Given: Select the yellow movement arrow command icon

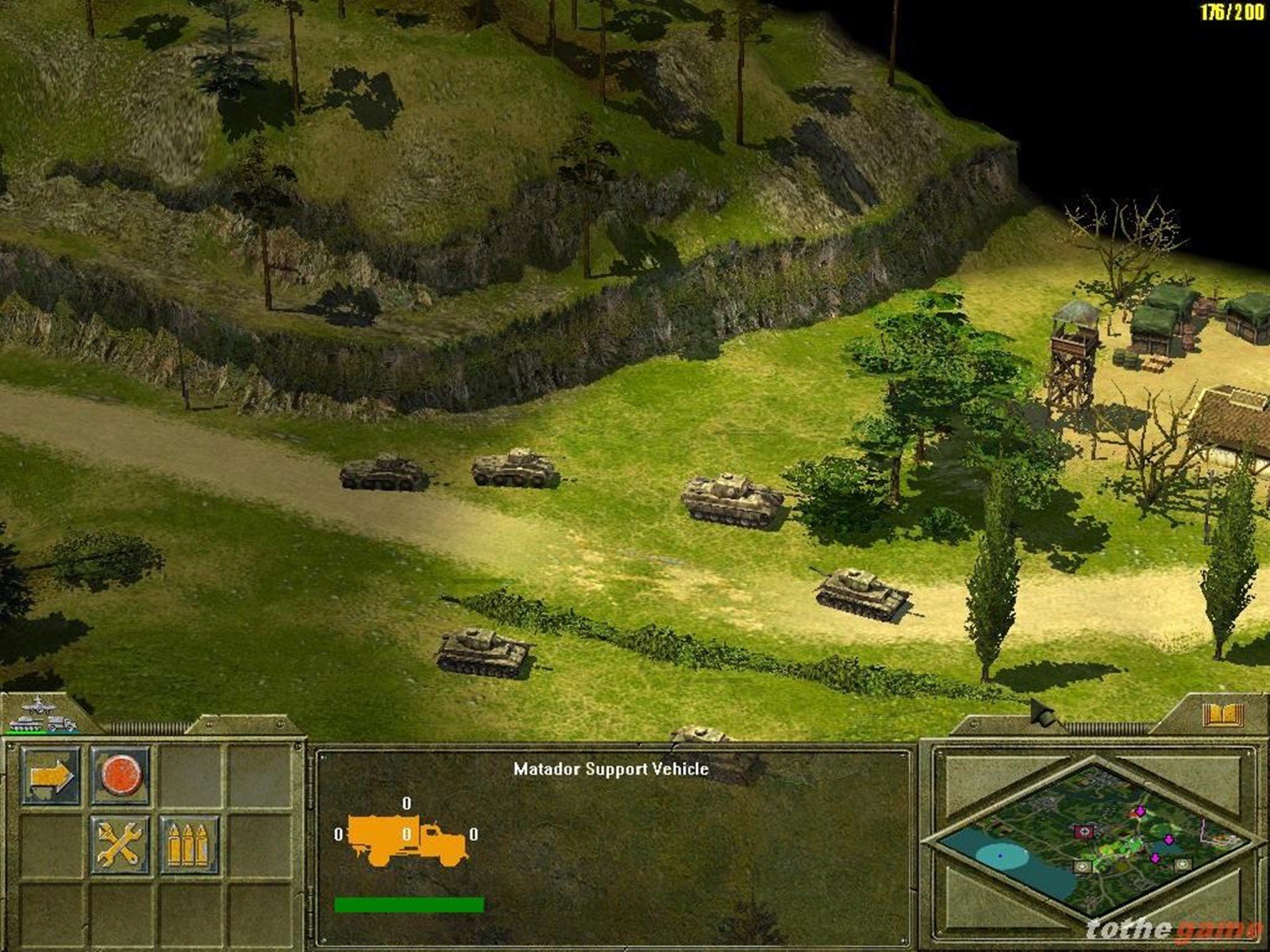Looking at the screenshot, I should [51, 777].
